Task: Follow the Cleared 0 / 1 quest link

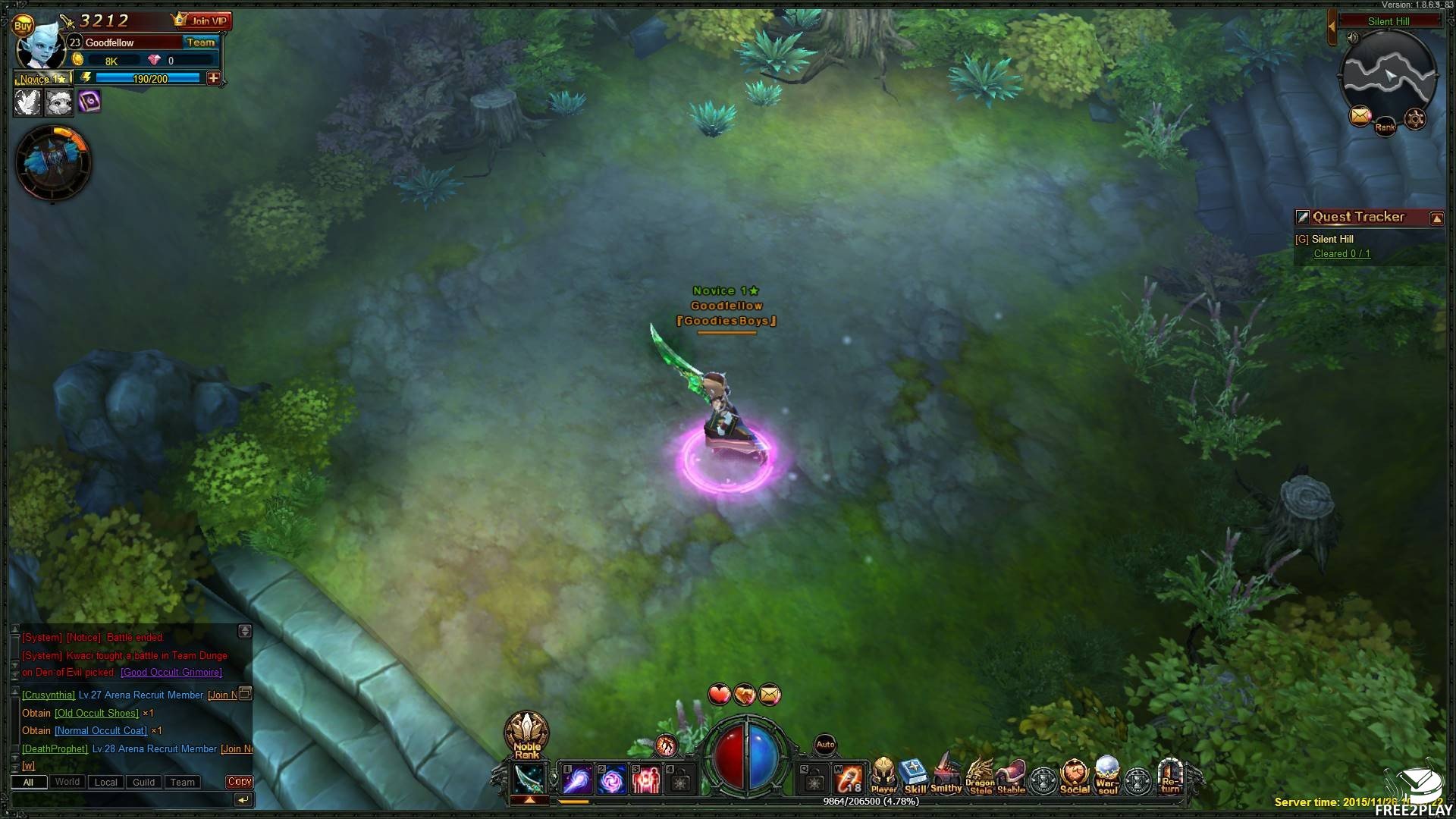Action: (1341, 254)
